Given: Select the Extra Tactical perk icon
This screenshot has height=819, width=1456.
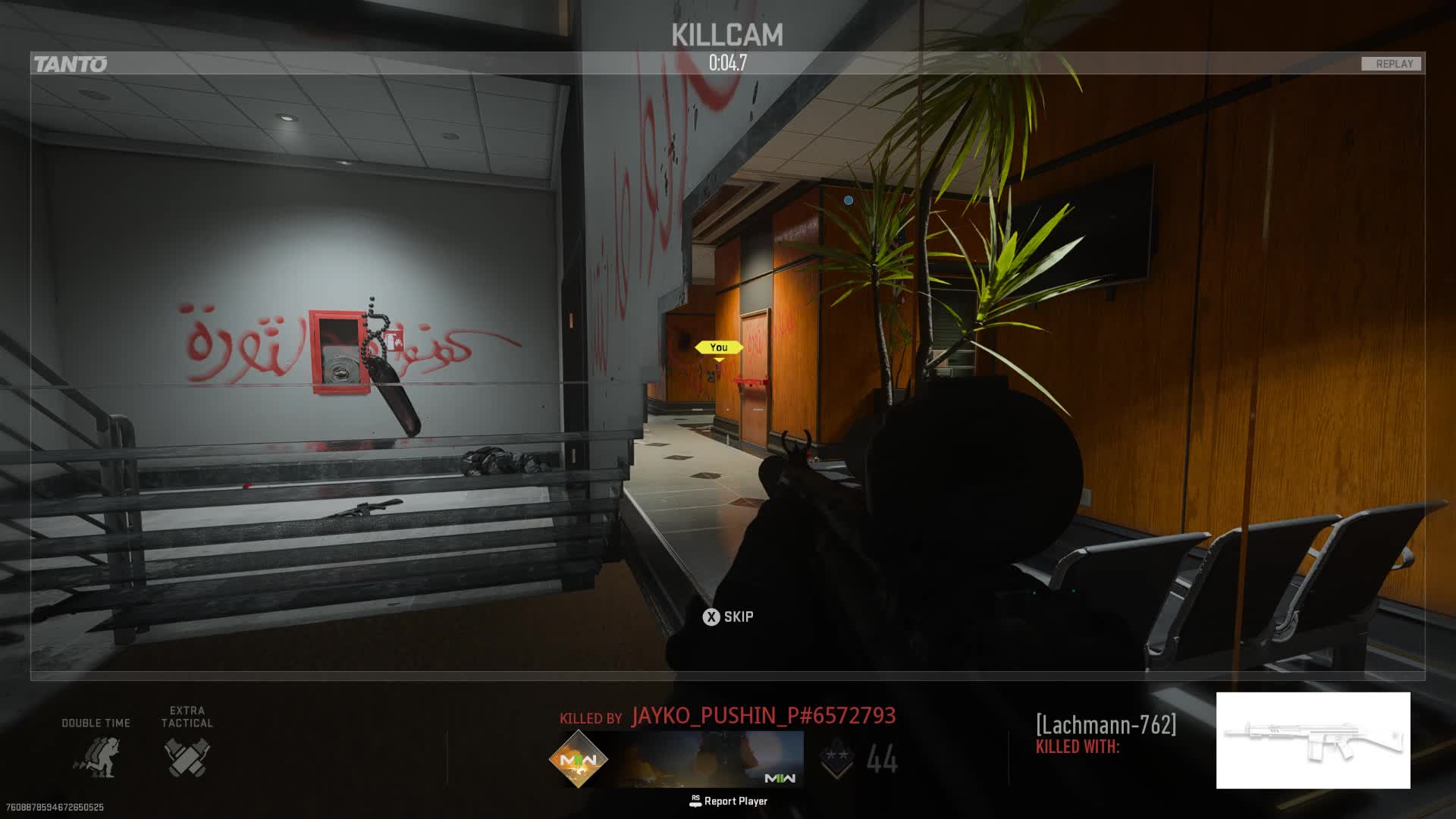Looking at the screenshot, I should click(x=187, y=757).
